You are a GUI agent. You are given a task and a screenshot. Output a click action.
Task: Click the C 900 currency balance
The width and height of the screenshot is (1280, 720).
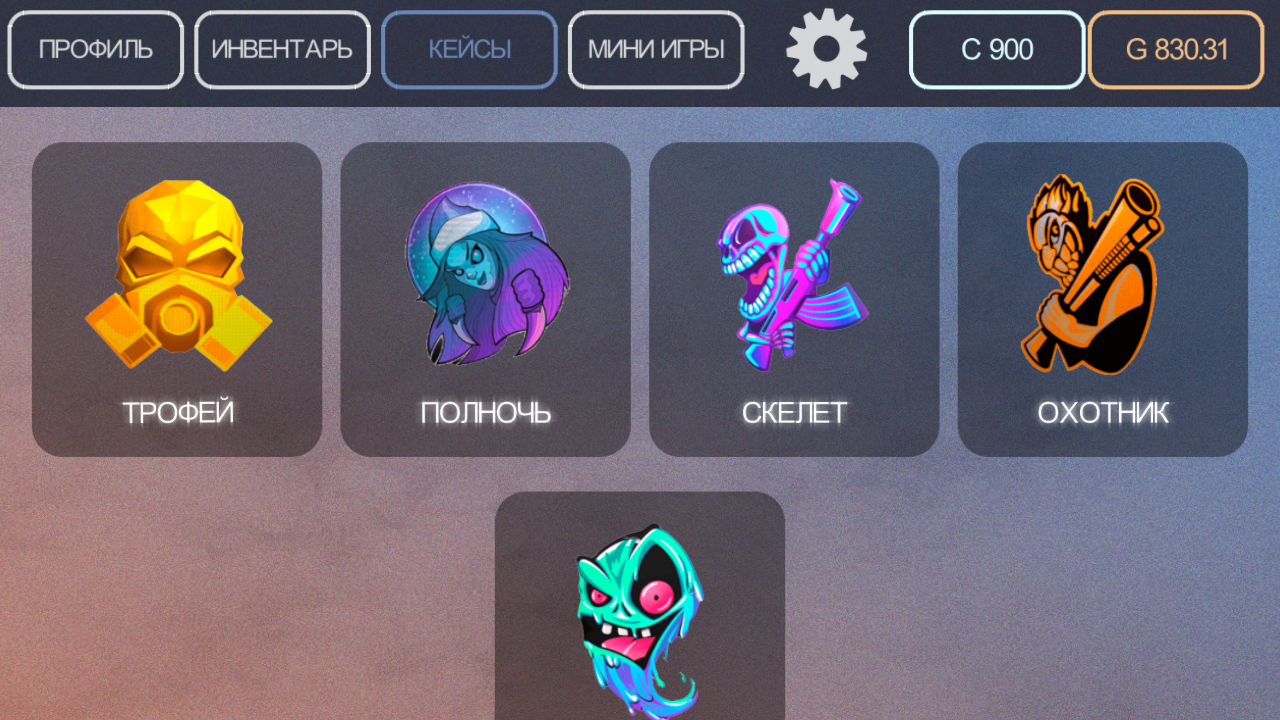[995, 49]
